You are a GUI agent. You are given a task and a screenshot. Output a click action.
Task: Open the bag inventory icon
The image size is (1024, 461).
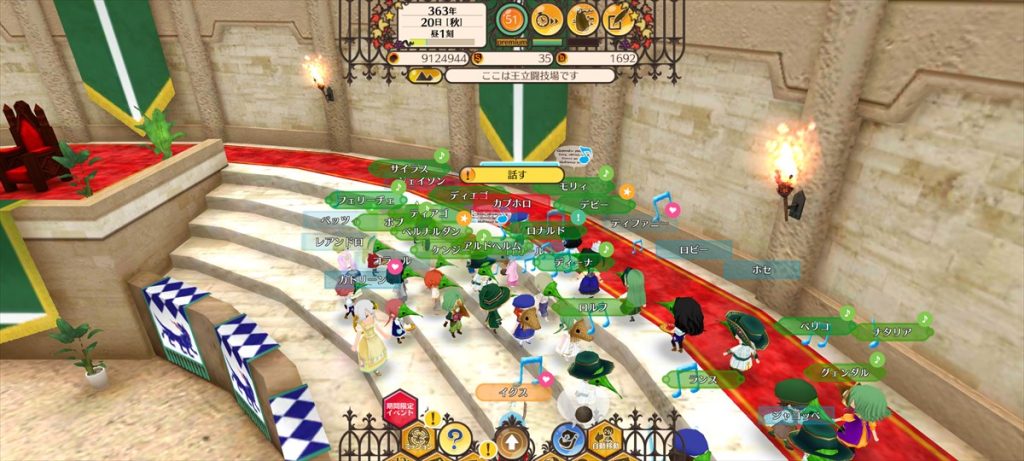[x=583, y=18]
